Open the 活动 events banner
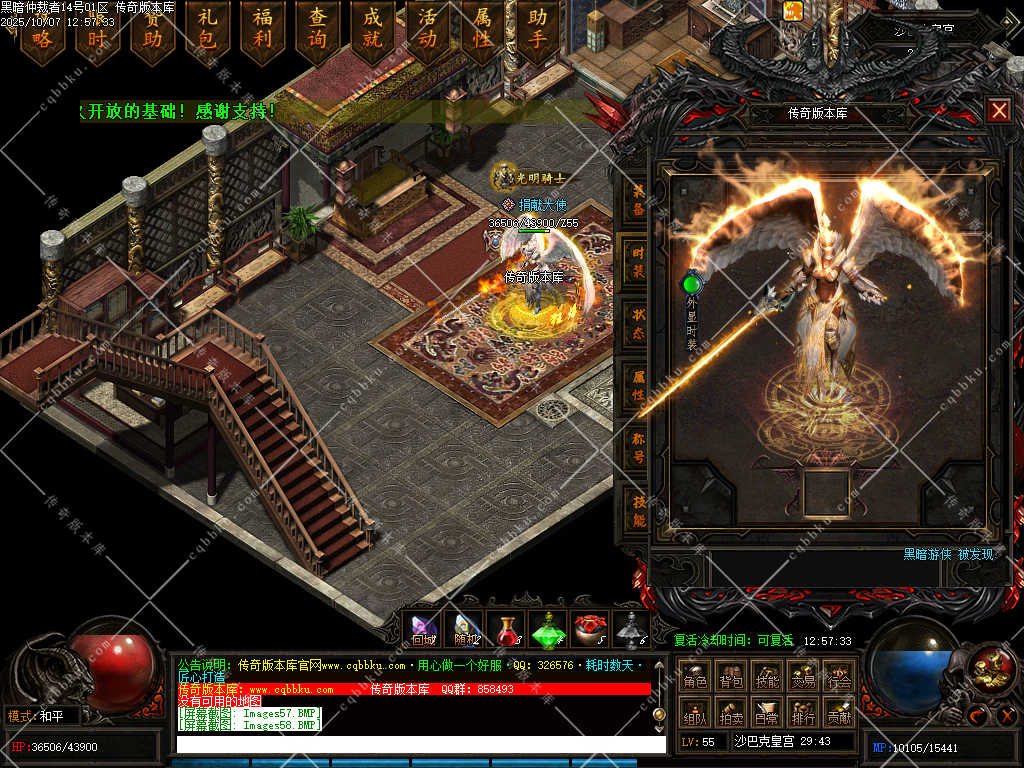Image resolution: width=1024 pixels, height=768 pixels. pyautogui.click(x=428, y=30)
